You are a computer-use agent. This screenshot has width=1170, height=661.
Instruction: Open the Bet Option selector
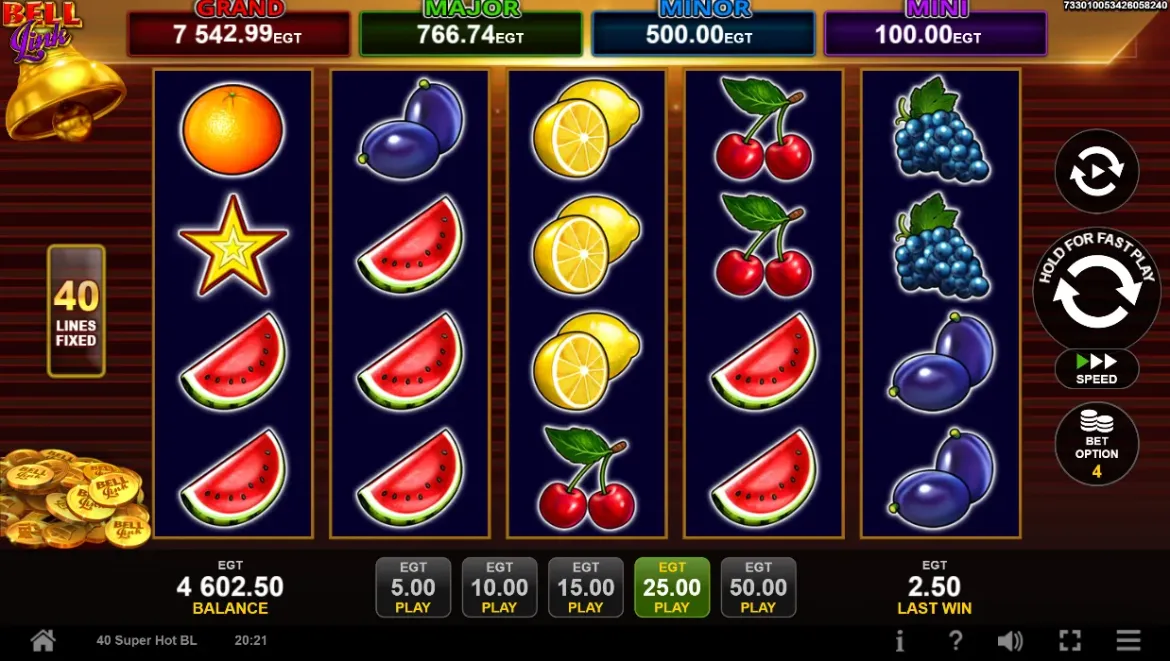(1096, 444)
